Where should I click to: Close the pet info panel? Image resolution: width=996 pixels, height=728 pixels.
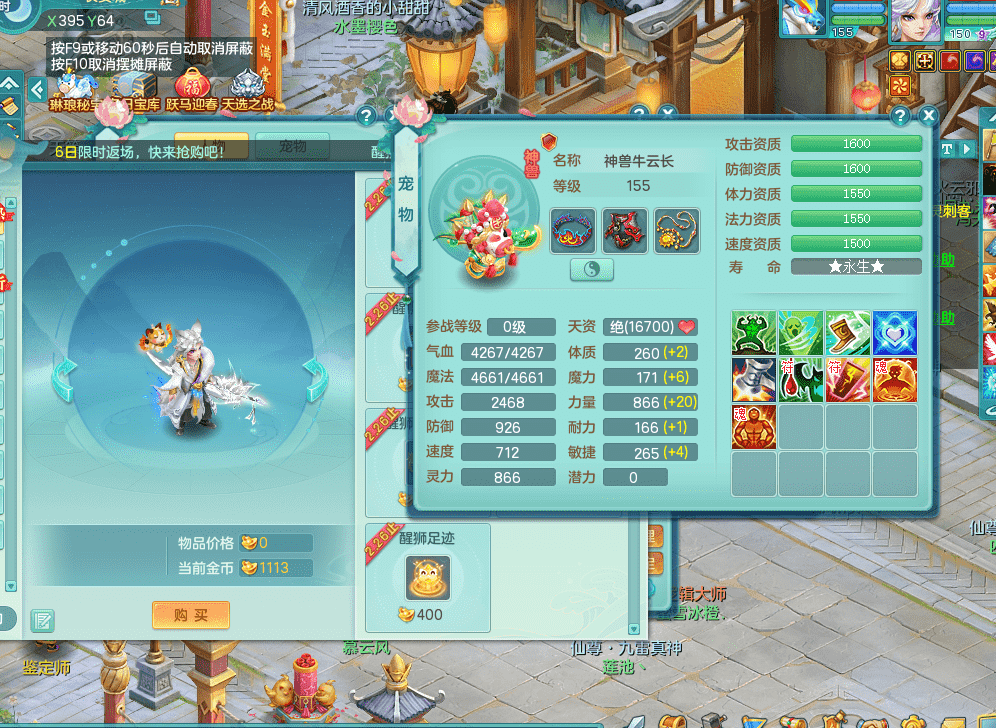tap(929, 116)
